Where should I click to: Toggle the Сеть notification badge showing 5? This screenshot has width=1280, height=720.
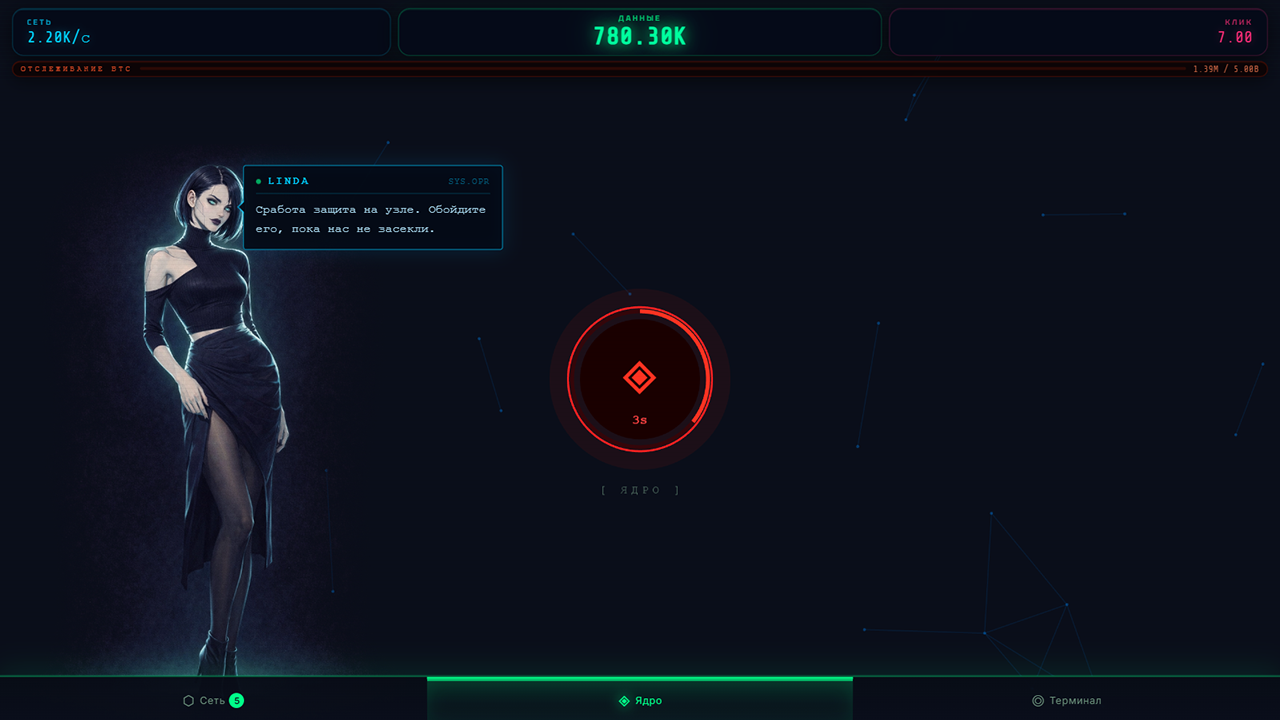[x=236, y=701]
